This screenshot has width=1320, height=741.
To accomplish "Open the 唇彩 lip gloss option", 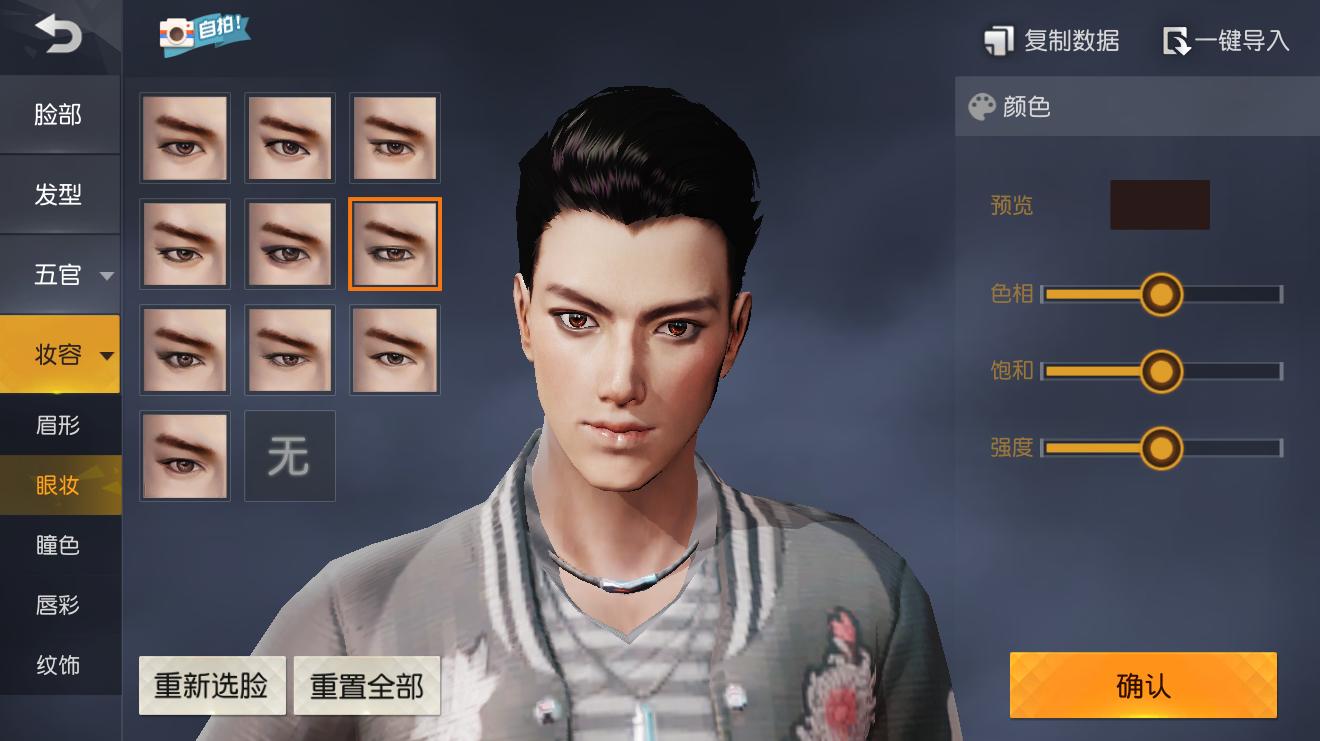I will tap(58, 605).
